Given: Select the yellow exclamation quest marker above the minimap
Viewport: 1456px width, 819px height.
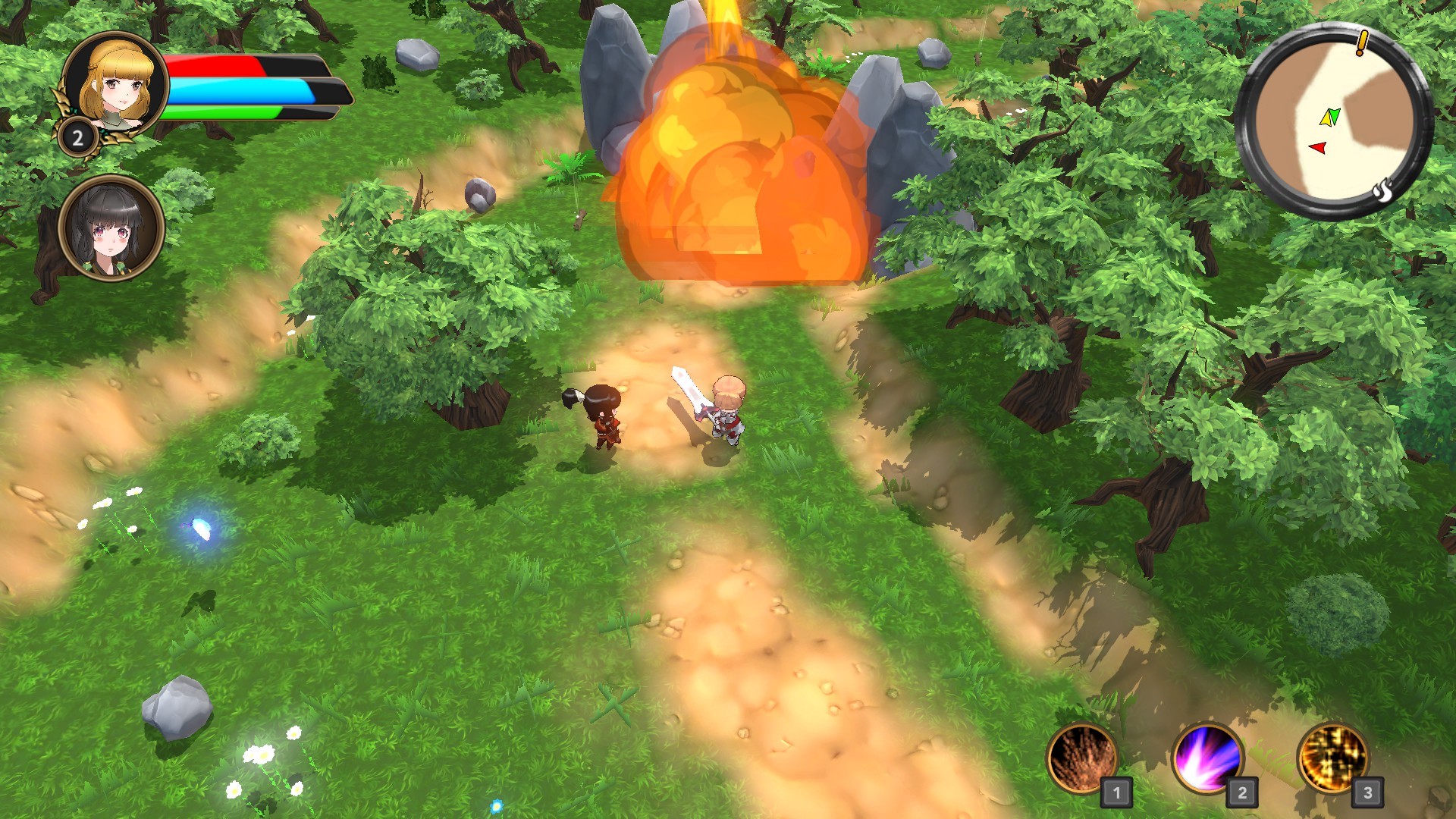Looking at the screenshot, I should 1360,42.
